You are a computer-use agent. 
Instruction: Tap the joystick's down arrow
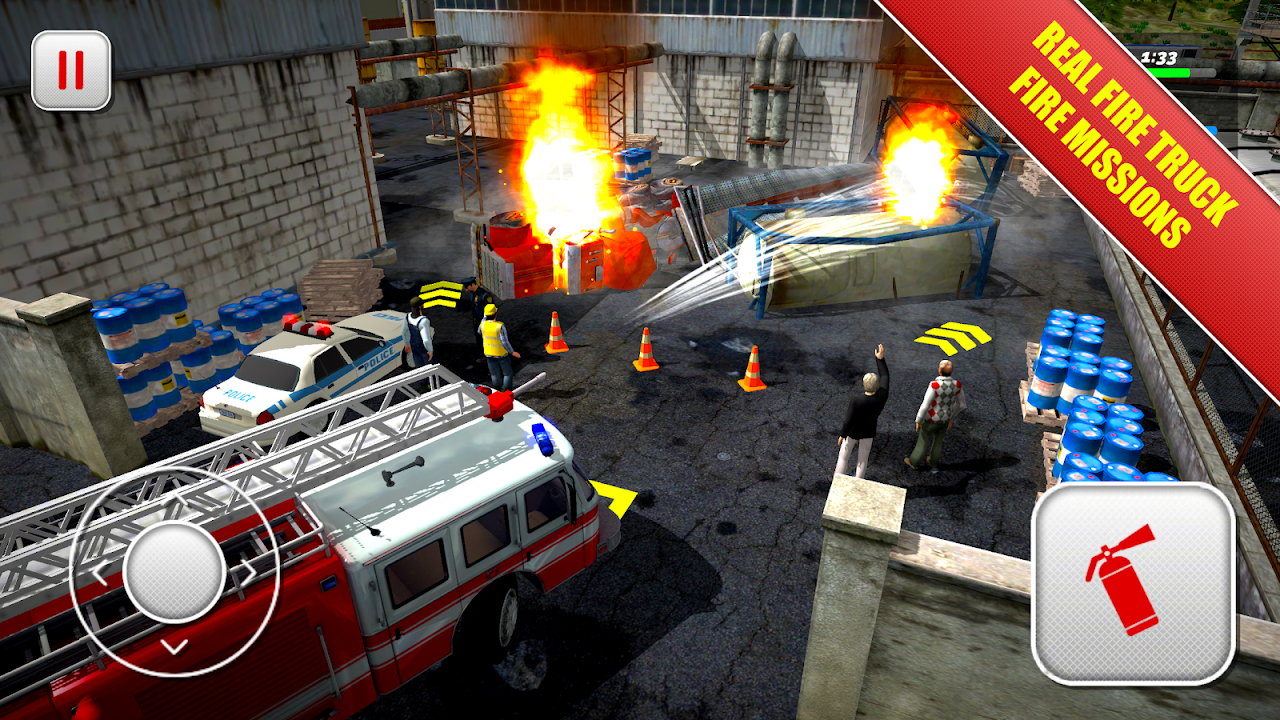pyautogui.click(x=175, y=646)
